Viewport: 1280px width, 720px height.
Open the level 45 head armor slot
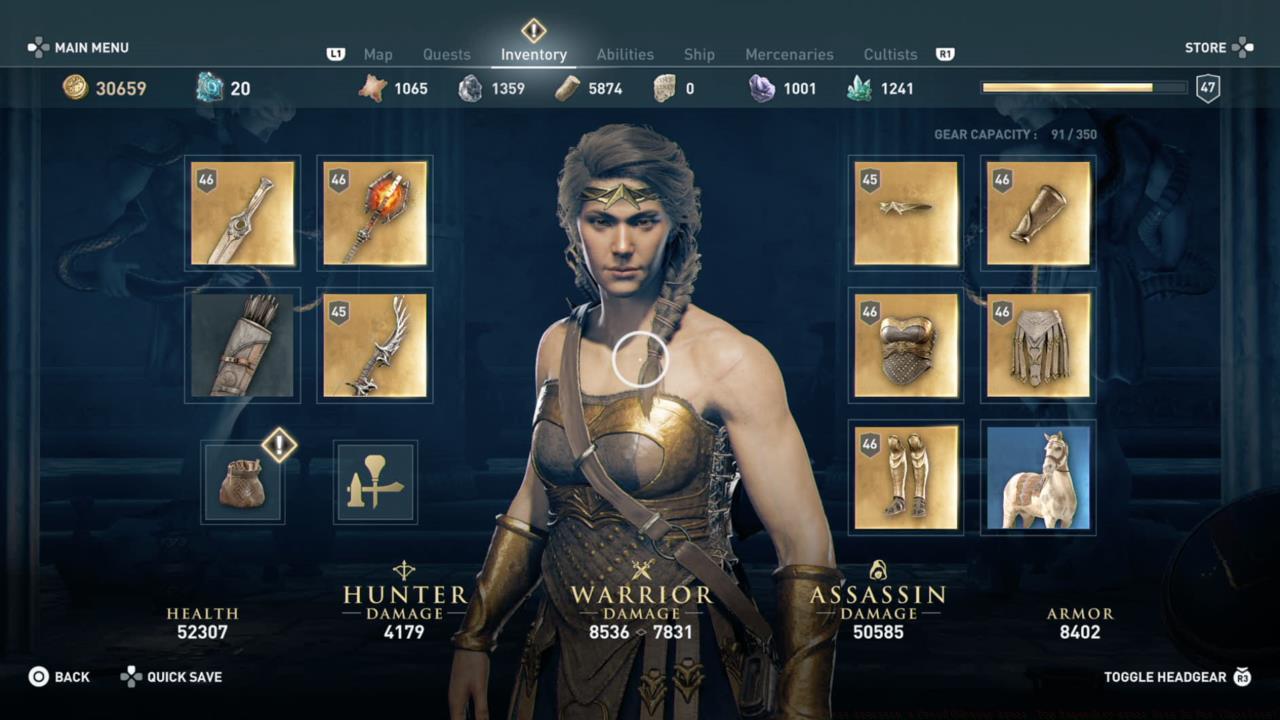click(905, 213)
